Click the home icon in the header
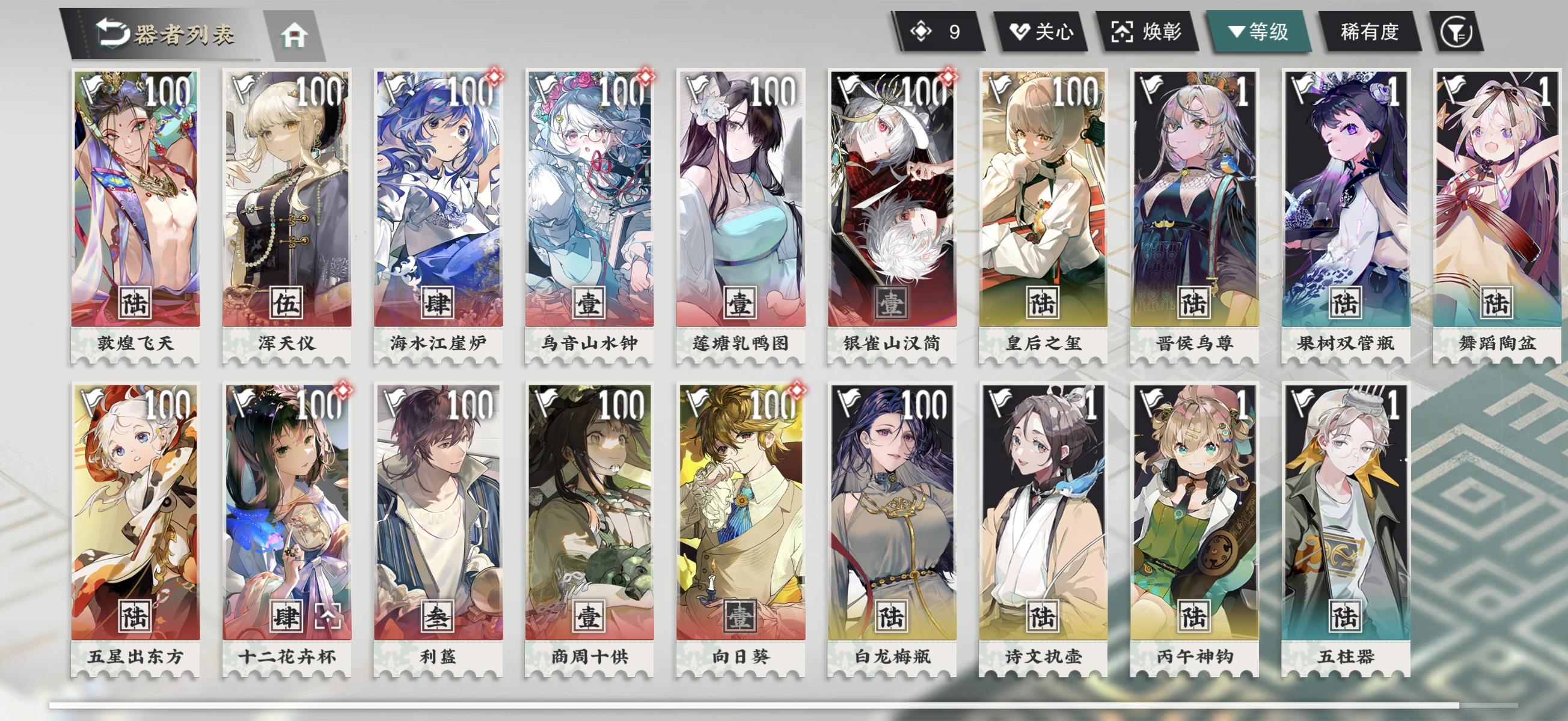This screenshot has height=721, width=1568. [x=293, y=36]
